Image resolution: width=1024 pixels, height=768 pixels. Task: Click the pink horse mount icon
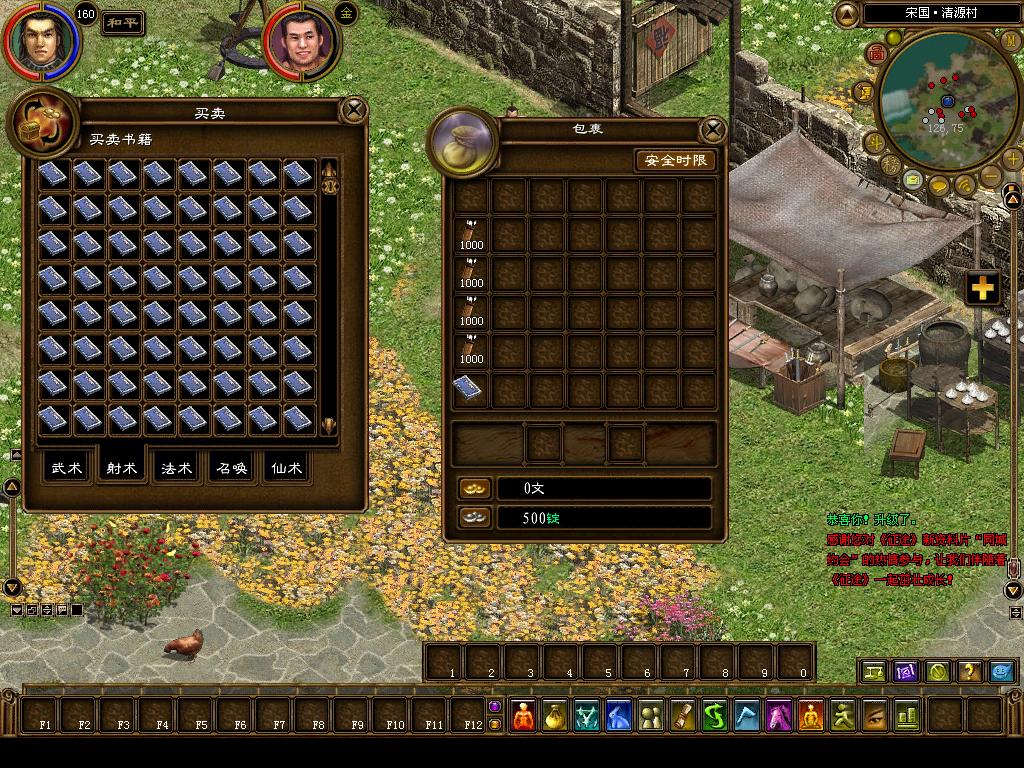(x=779, y=715)
